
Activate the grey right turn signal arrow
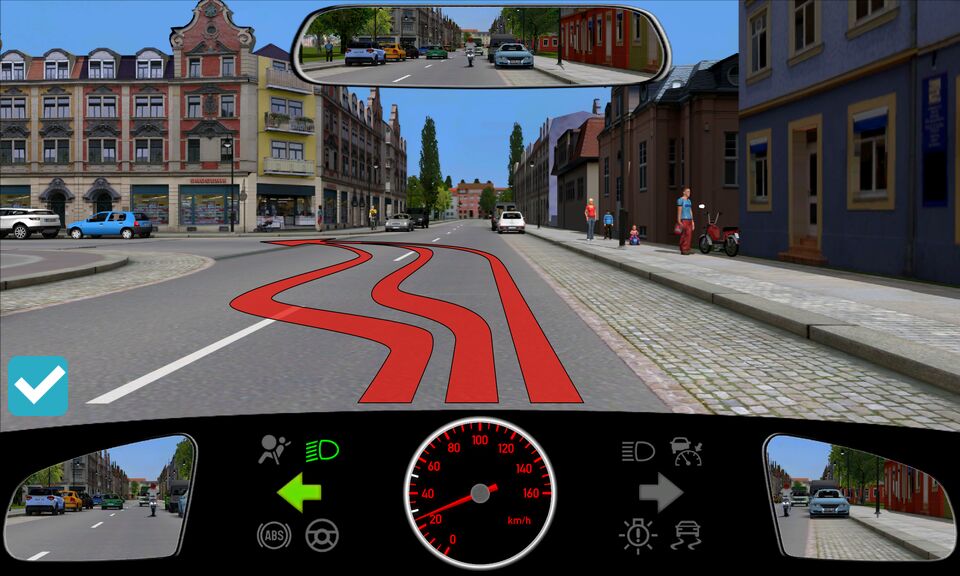click(660, 492)
